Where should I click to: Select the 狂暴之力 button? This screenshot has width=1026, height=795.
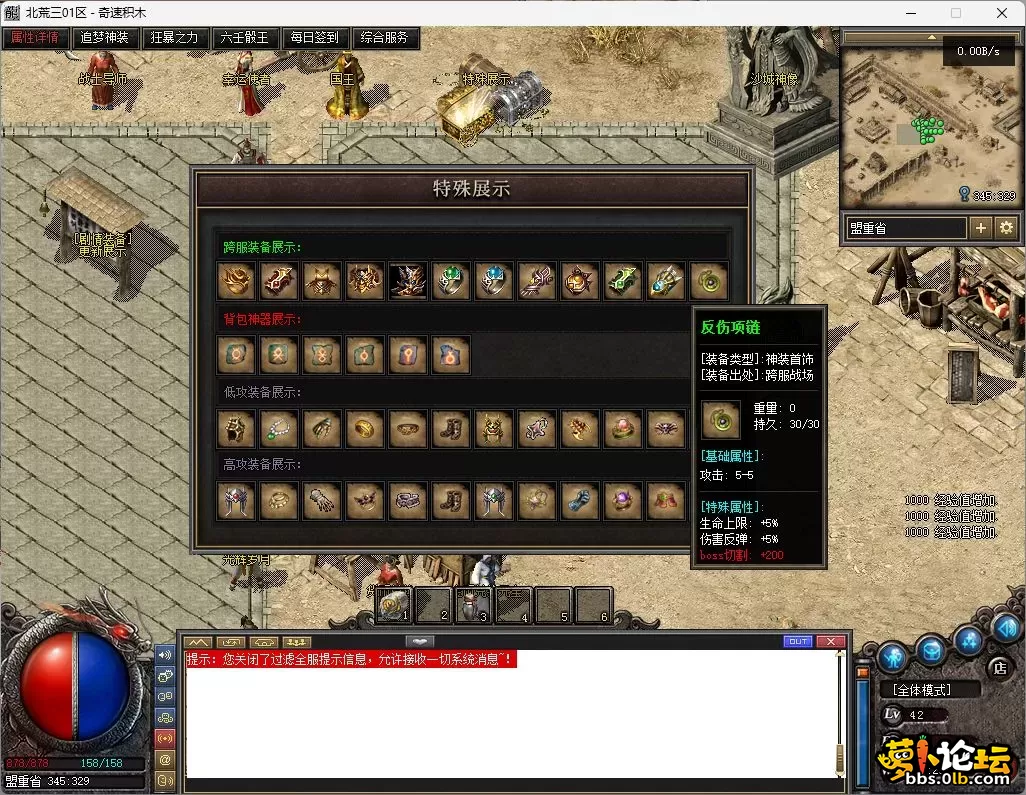pyautogui.click(x=175, y=38)
